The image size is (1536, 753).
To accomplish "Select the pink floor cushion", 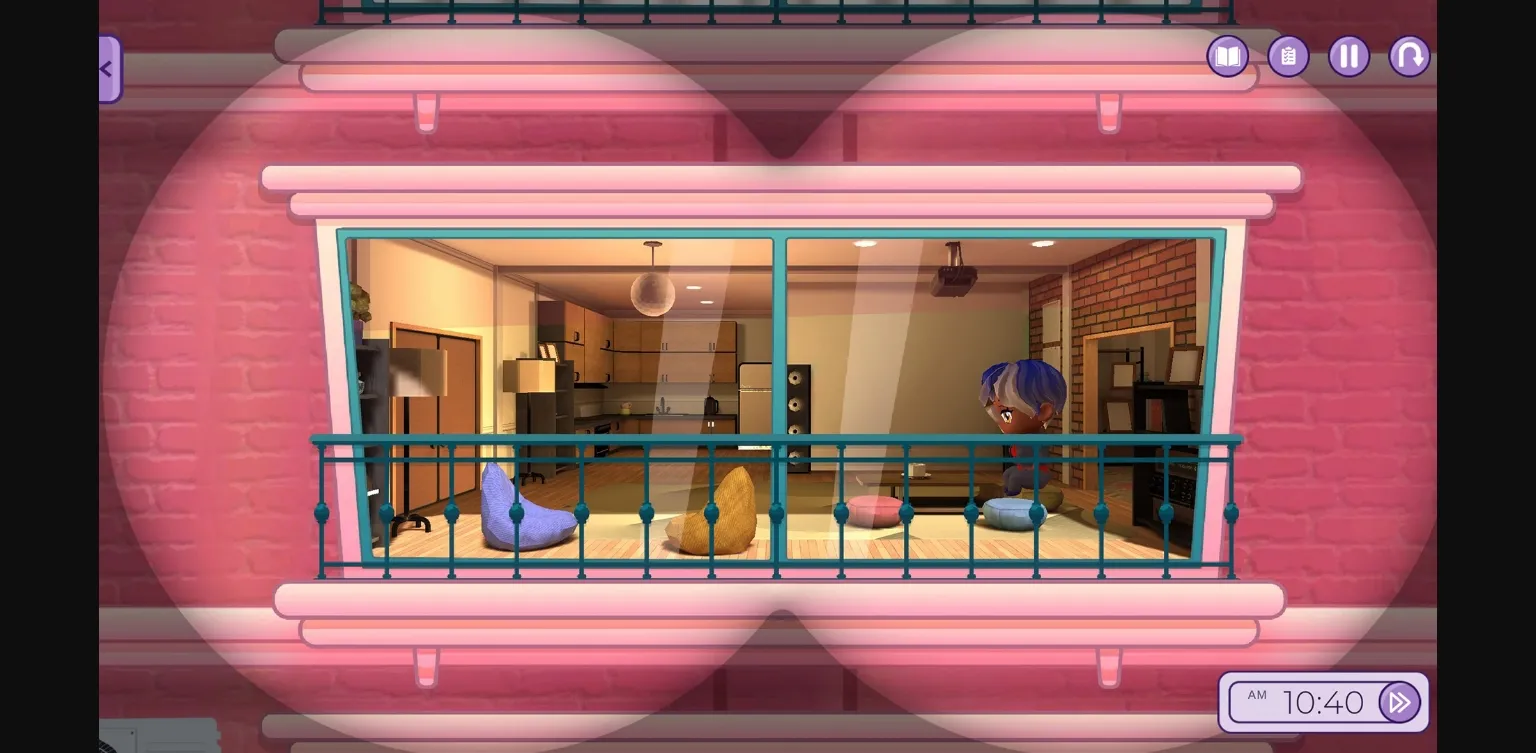I will [873, 508].
